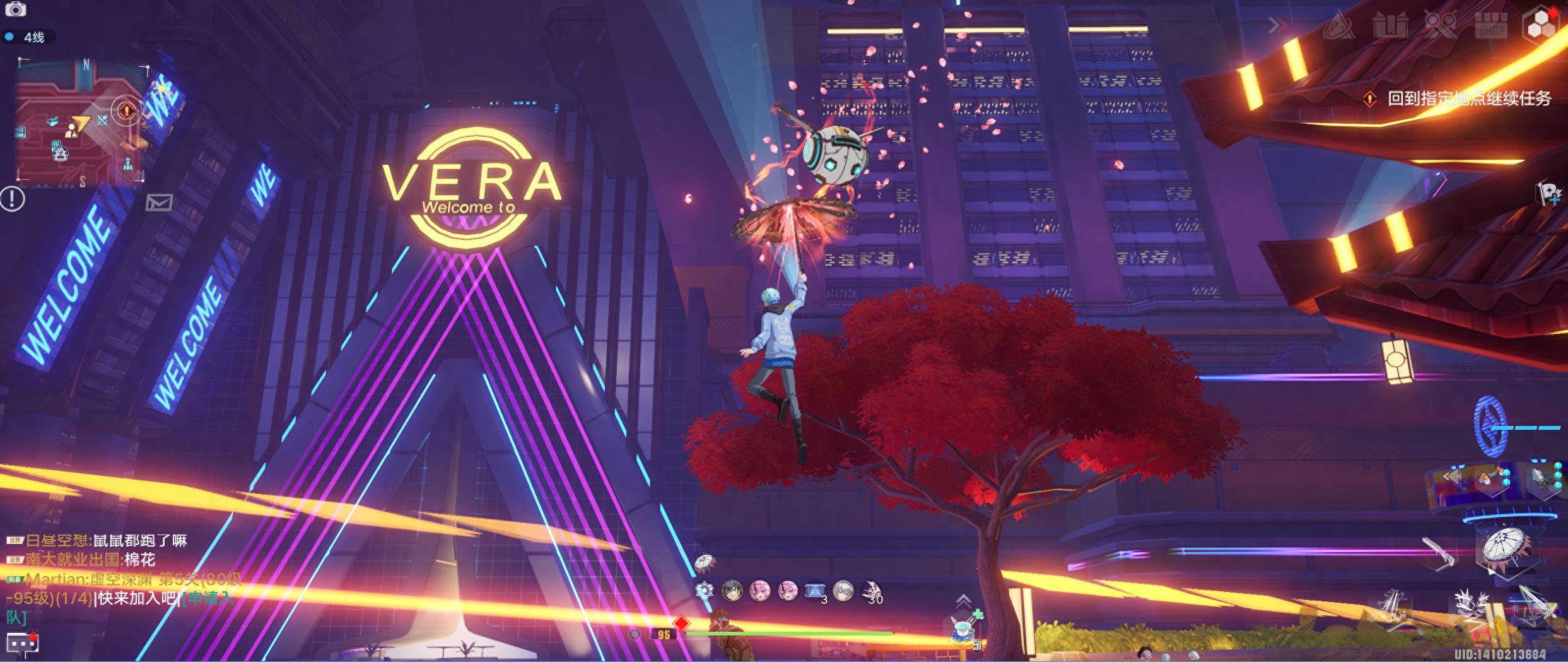Open the gift box rewards icon
1568x662 pixels.
click(x=1390, y=27)
